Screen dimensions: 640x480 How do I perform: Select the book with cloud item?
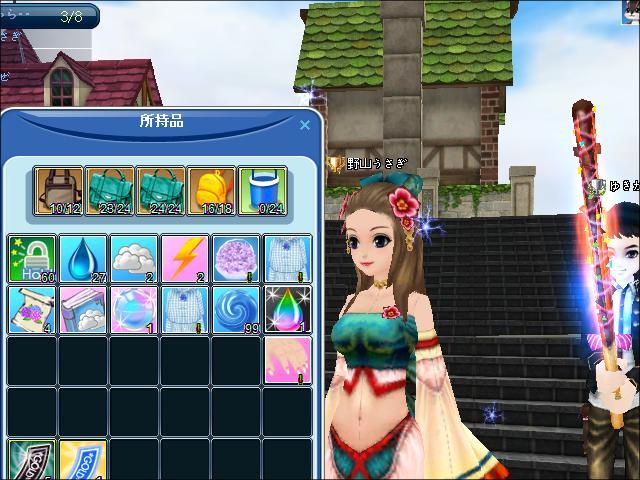(x=83, y=309)
